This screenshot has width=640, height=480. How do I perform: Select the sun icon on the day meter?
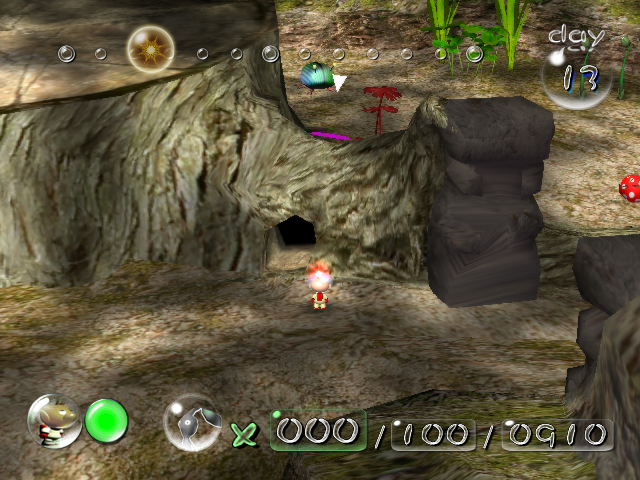(x=151, y=48)
